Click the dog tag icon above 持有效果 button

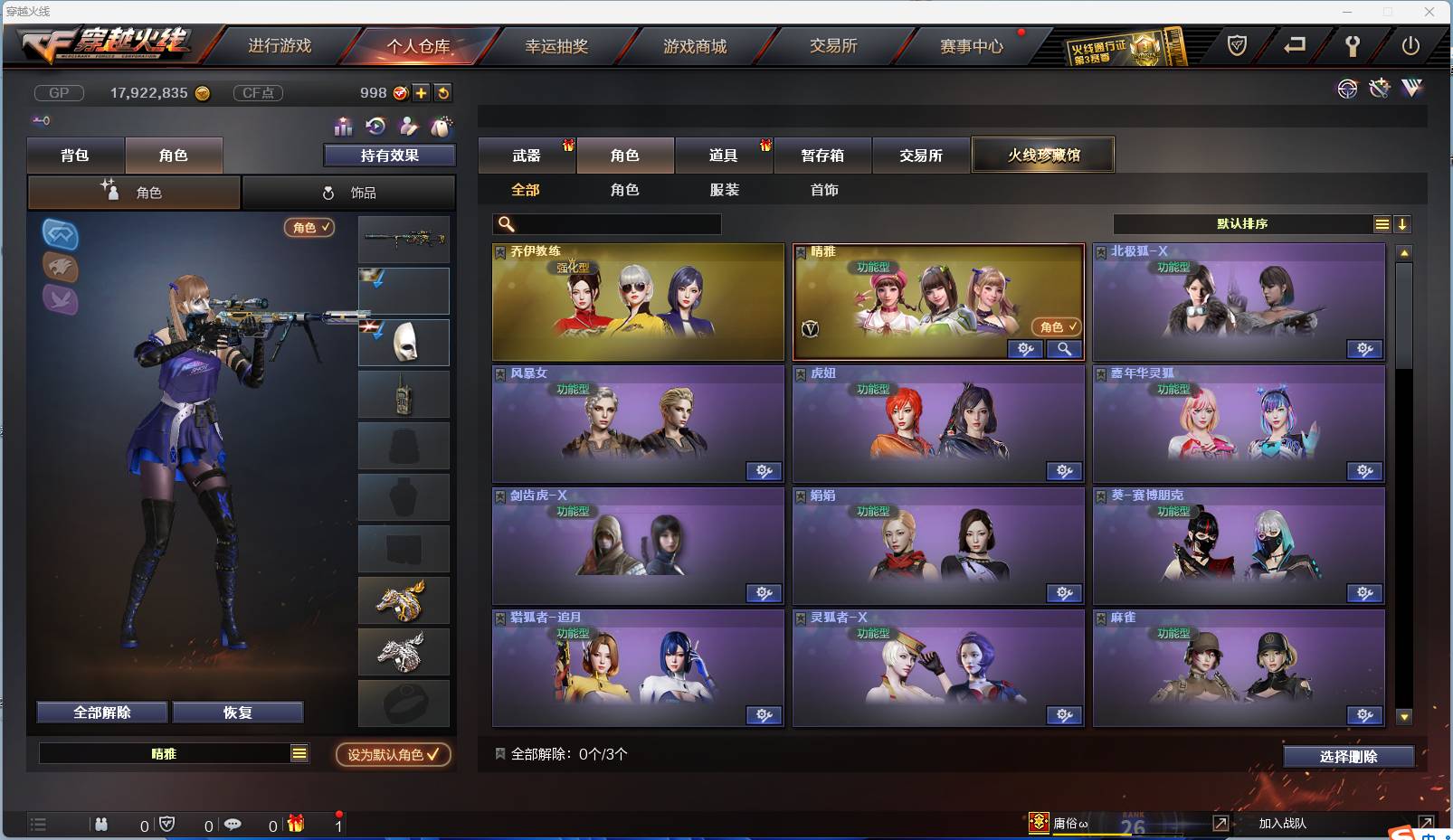[x=441, y=126]
